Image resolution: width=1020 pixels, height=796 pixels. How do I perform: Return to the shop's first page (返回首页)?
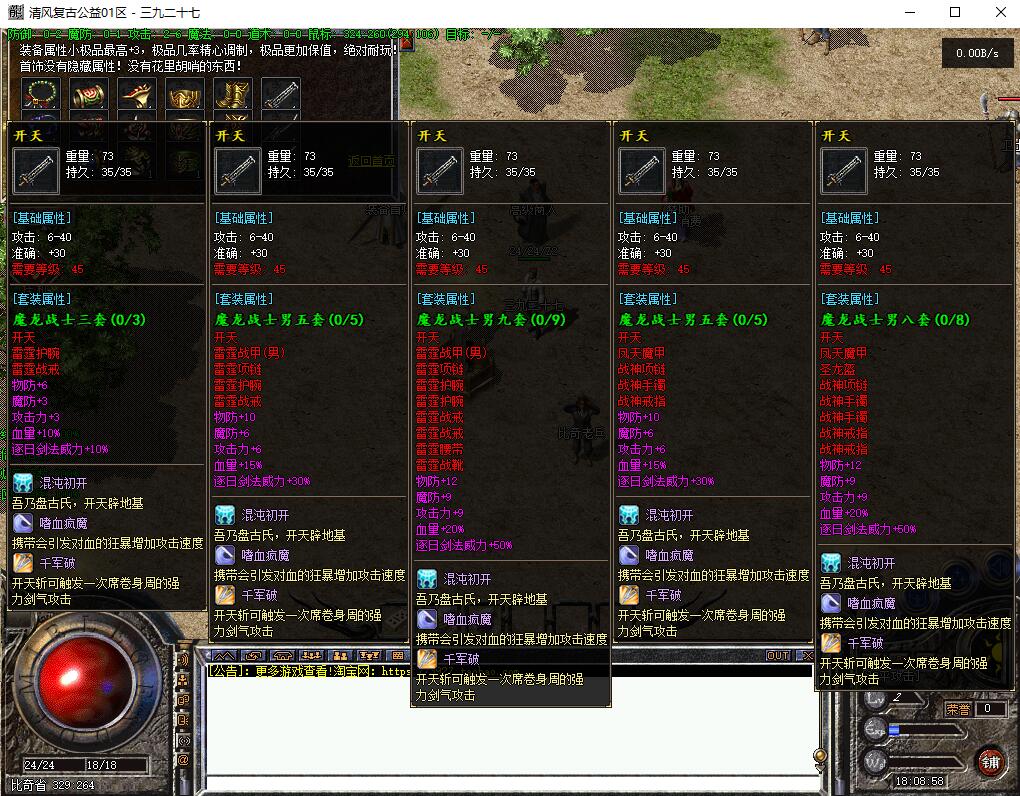coord(371,160)
